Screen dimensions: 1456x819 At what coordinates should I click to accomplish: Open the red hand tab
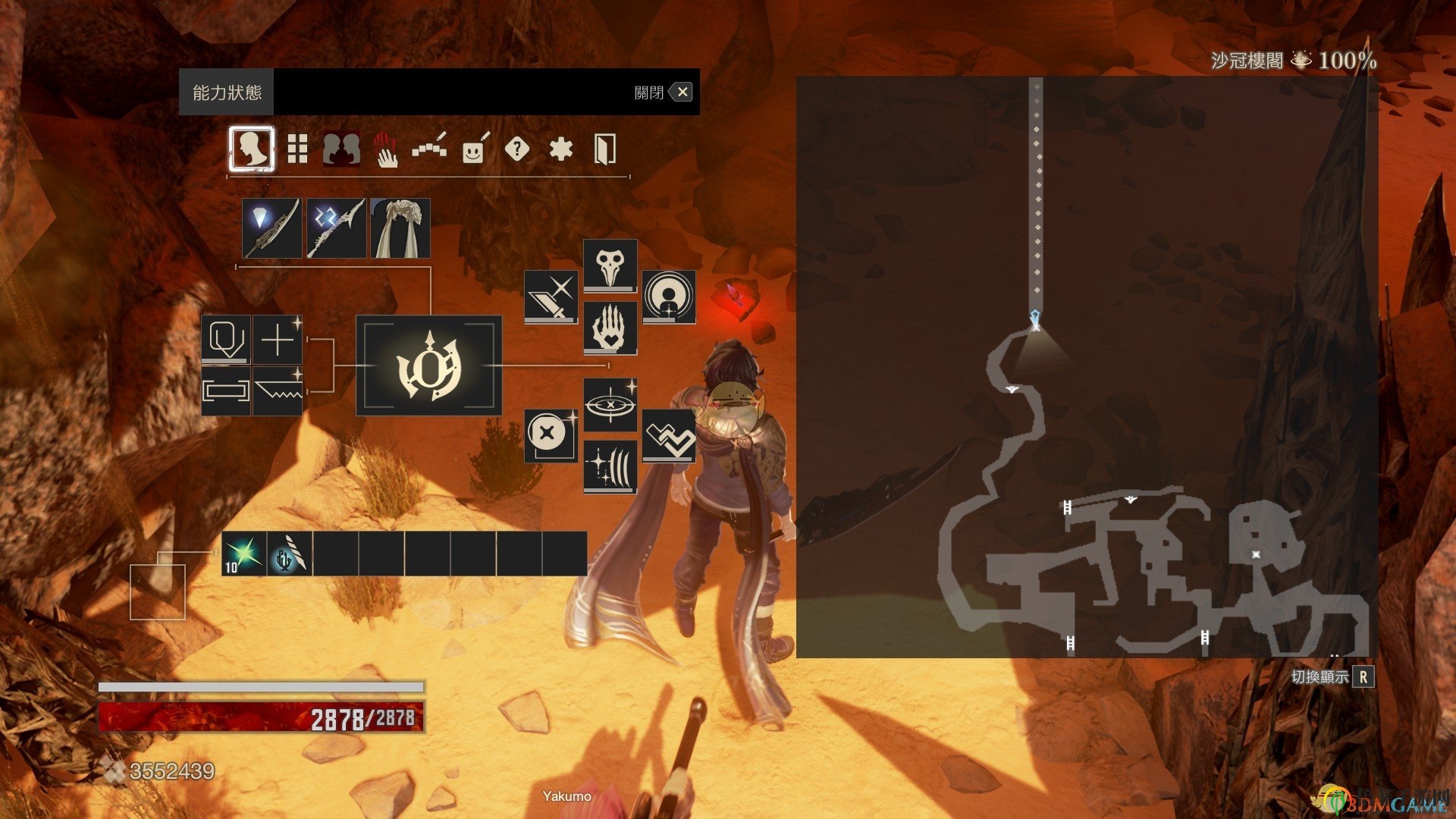[x=386, y=149]
